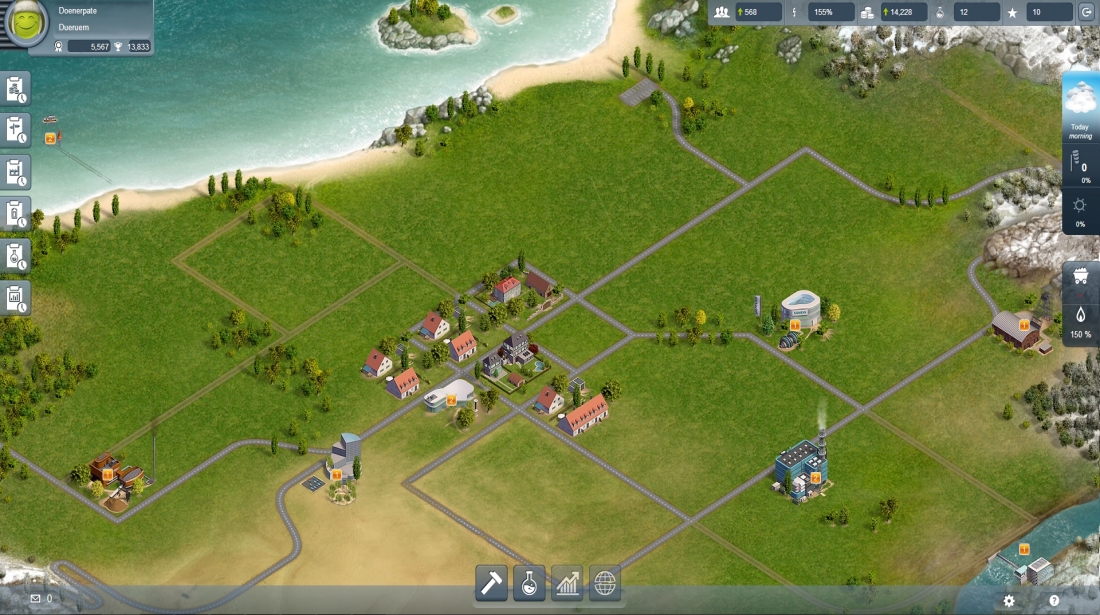Open the weather forecast panel
The height and width of the screenshot is (615, 1100).
(1080, 106)
